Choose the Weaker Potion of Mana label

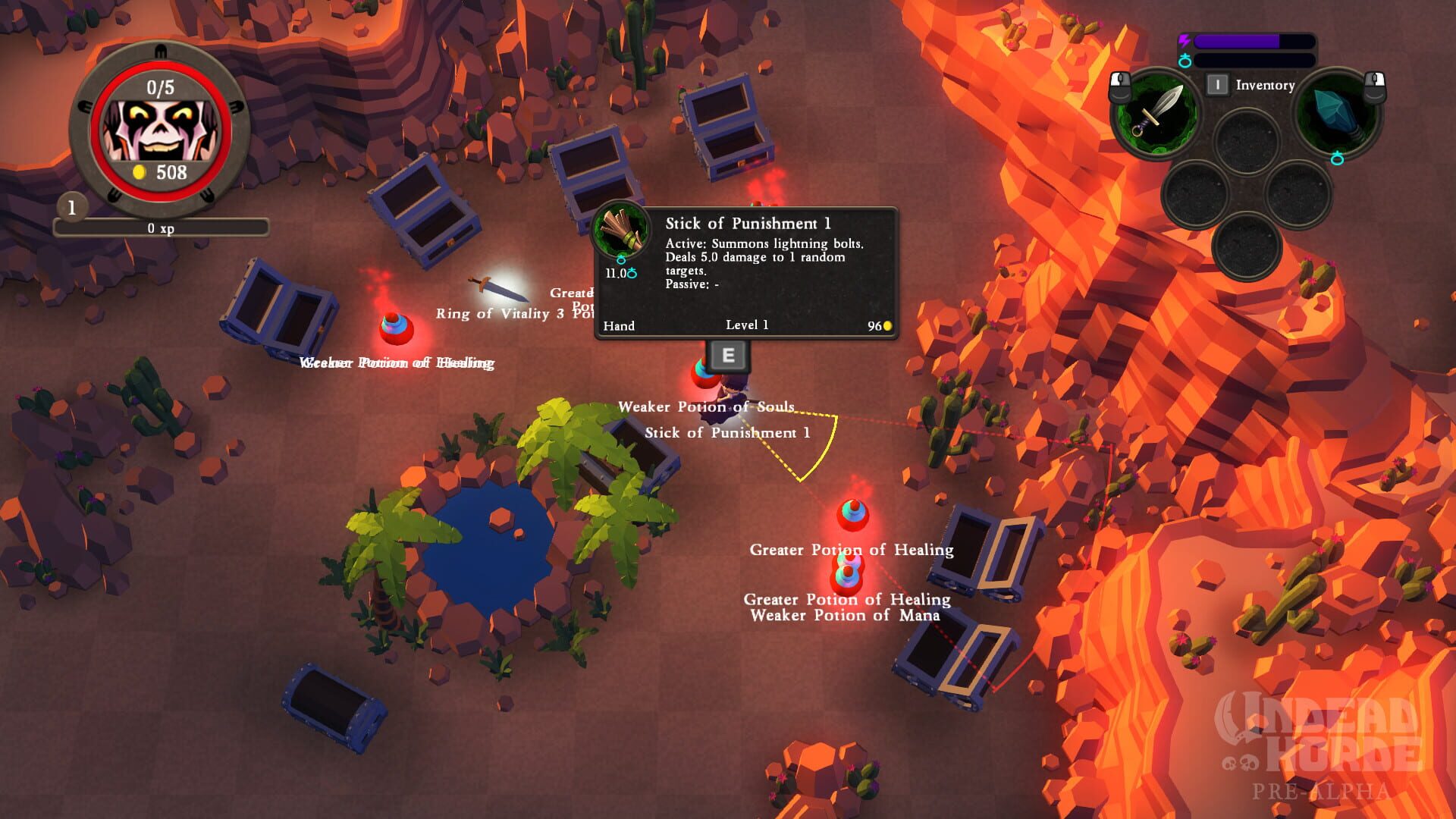845,616
